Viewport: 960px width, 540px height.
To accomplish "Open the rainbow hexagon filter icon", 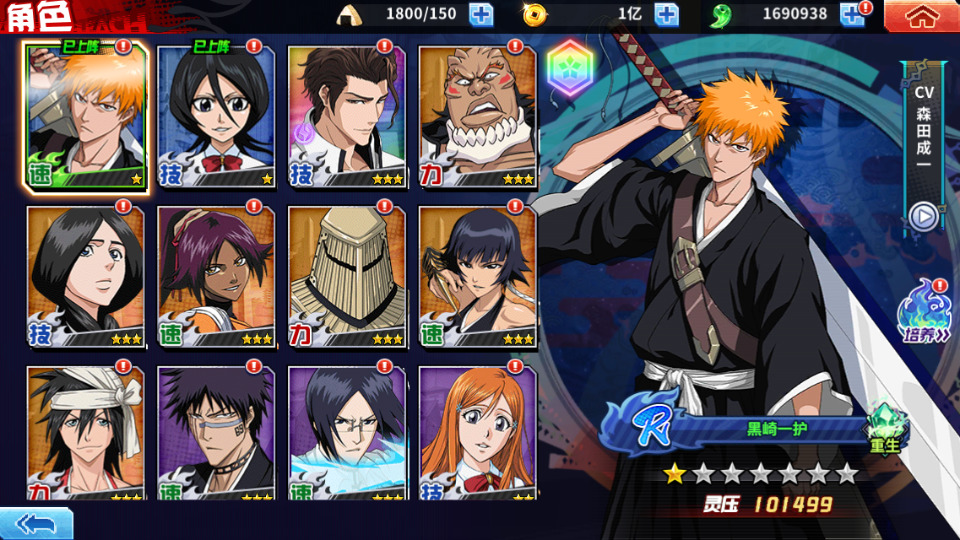I will (568, 68).
